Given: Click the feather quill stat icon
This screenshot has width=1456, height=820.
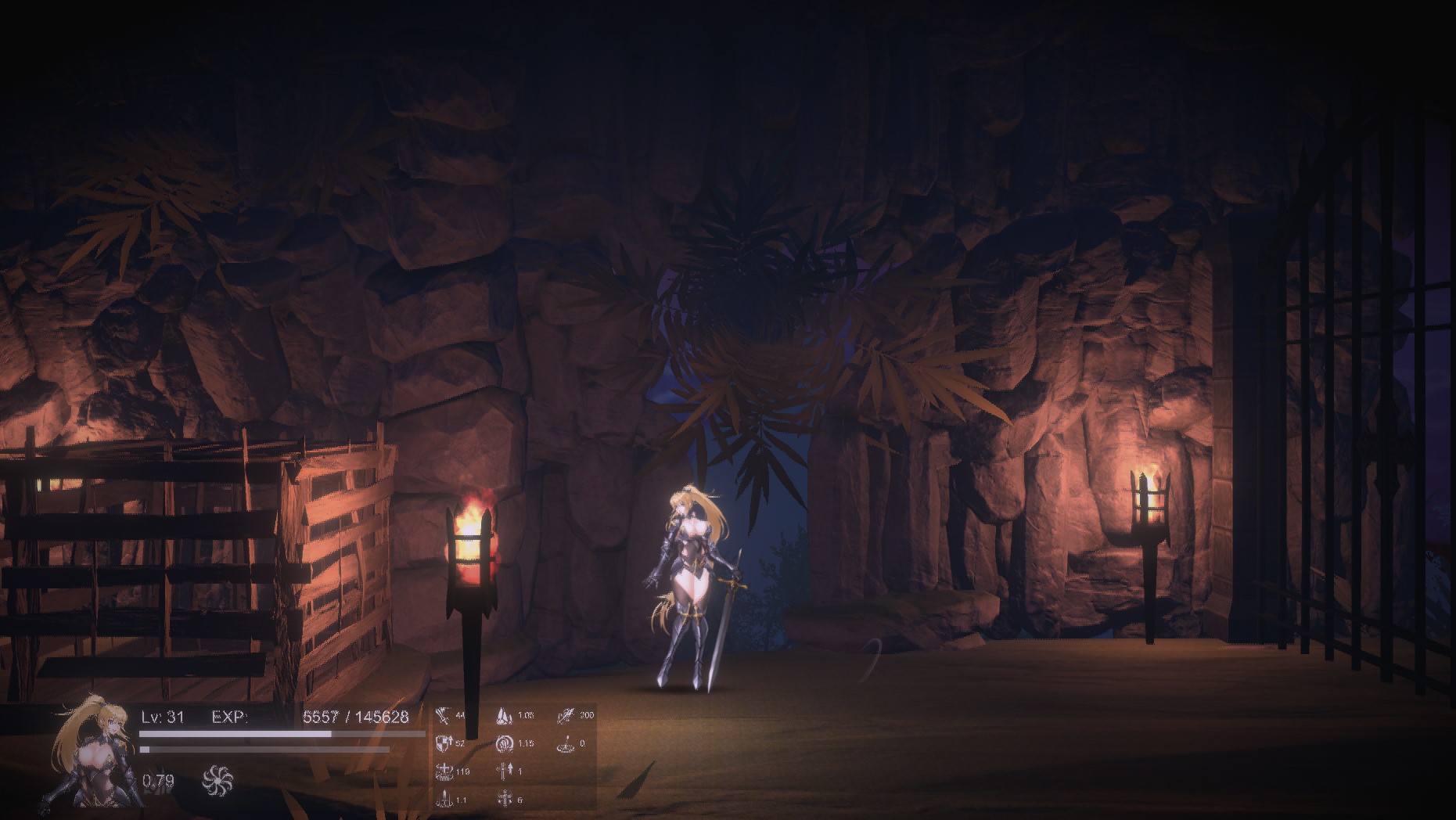Looking at the screenshot, I should coord(566,715).
